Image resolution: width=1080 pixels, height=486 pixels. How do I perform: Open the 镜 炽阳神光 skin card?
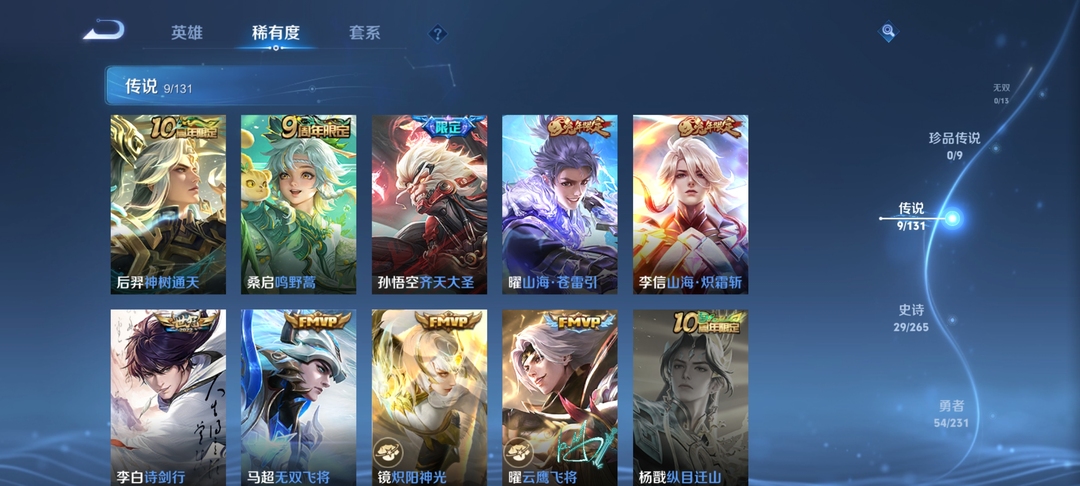429,398
